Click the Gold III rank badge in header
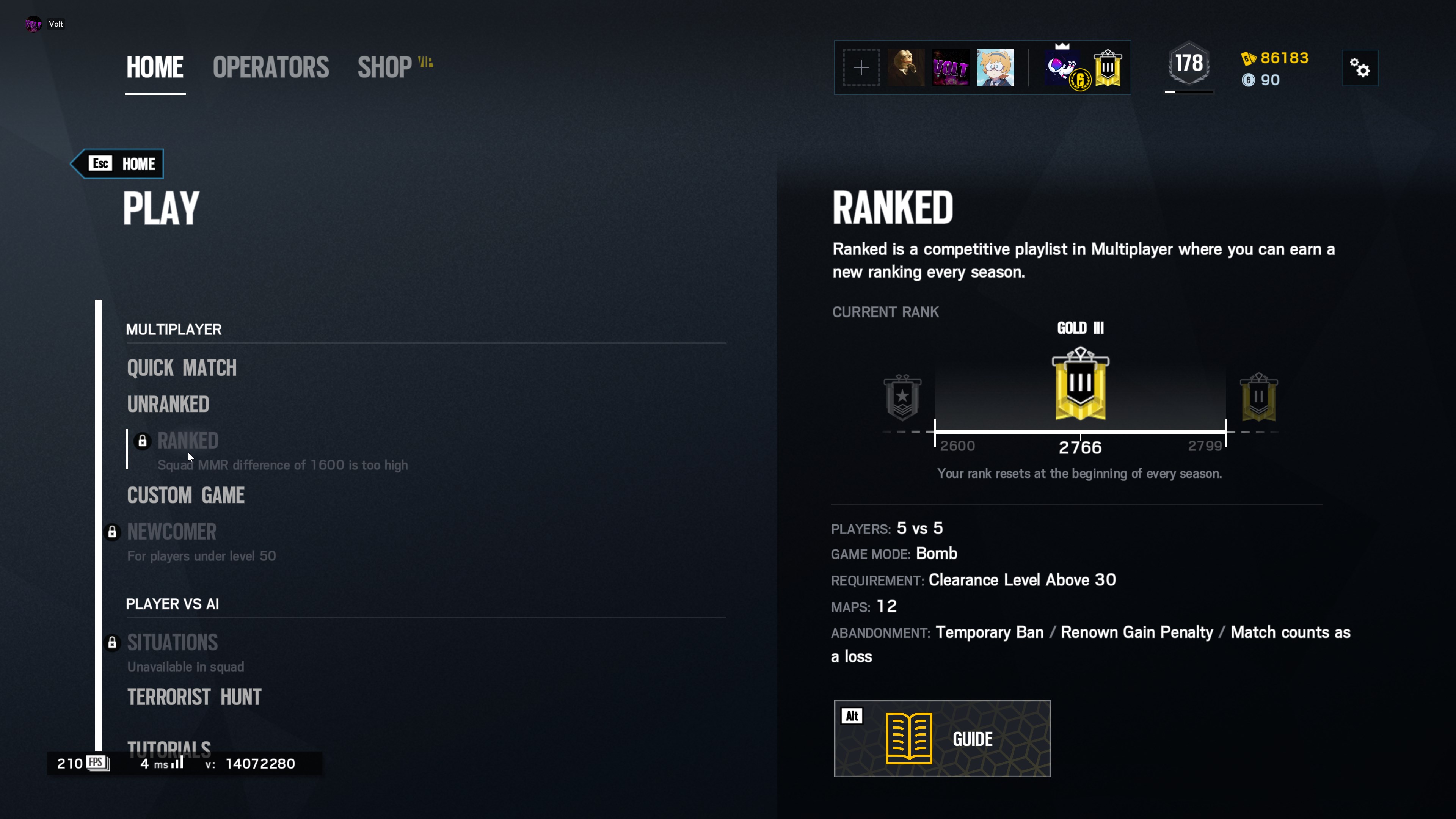Image resolution: width=1456 pixels, height=819 pixels. pos(1107,68)
